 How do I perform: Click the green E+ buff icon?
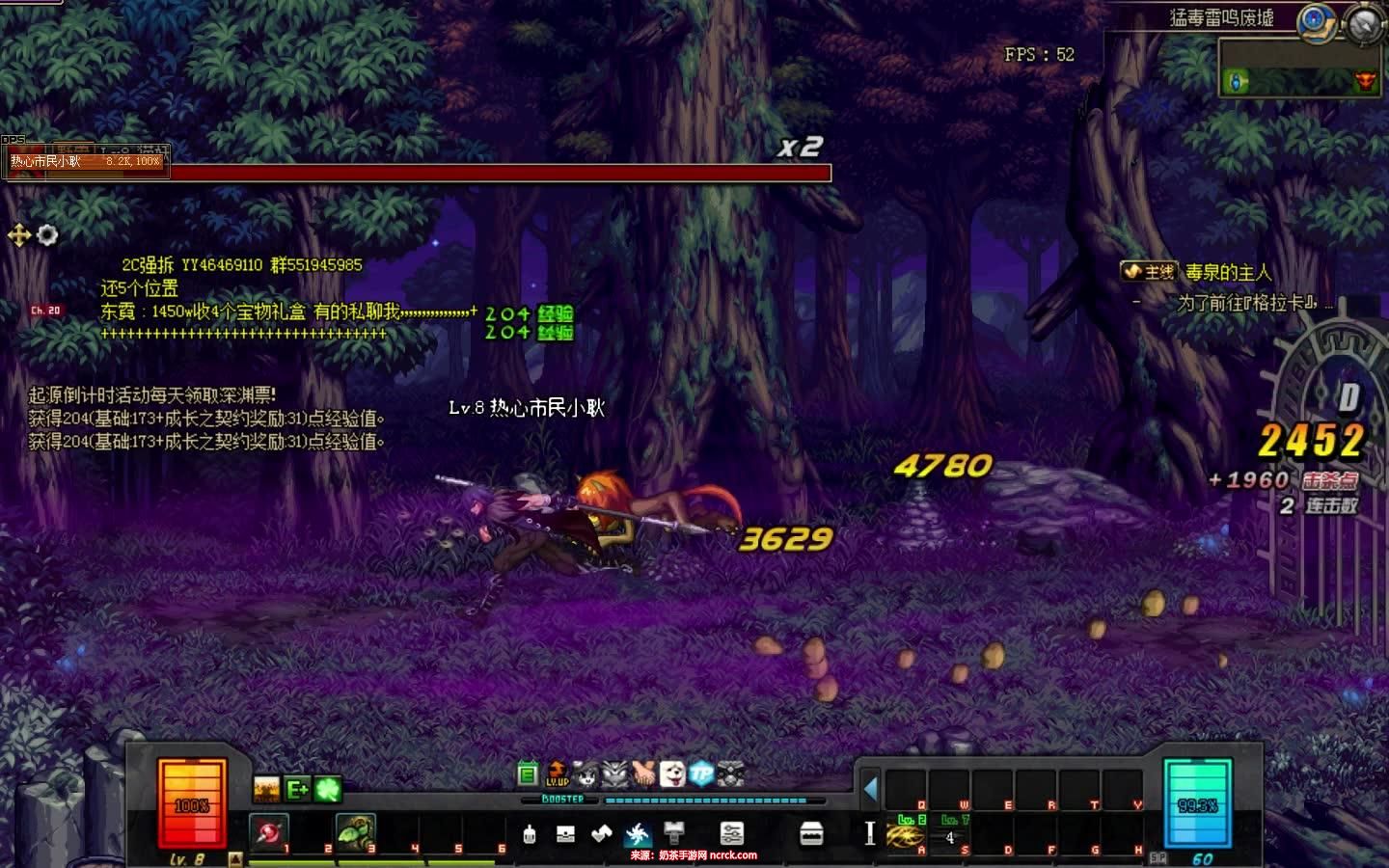[x=298, y=790]
